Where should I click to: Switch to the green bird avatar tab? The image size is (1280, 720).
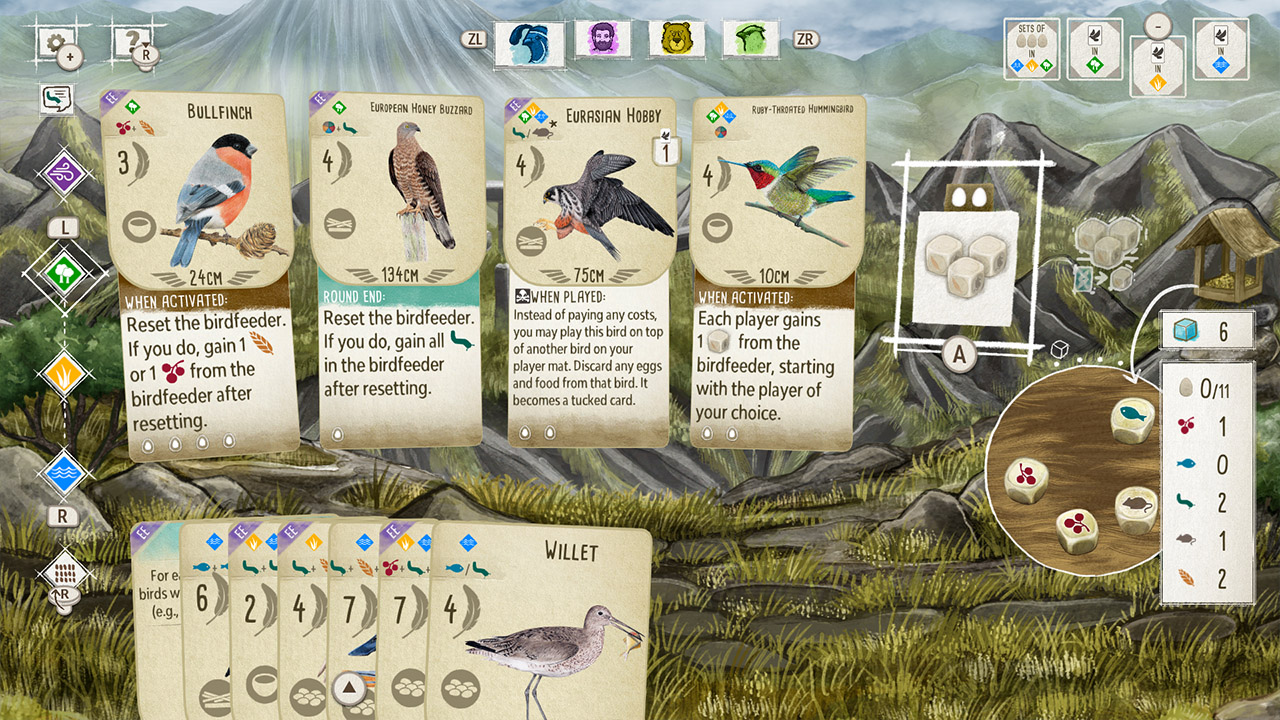coord(750,40)
